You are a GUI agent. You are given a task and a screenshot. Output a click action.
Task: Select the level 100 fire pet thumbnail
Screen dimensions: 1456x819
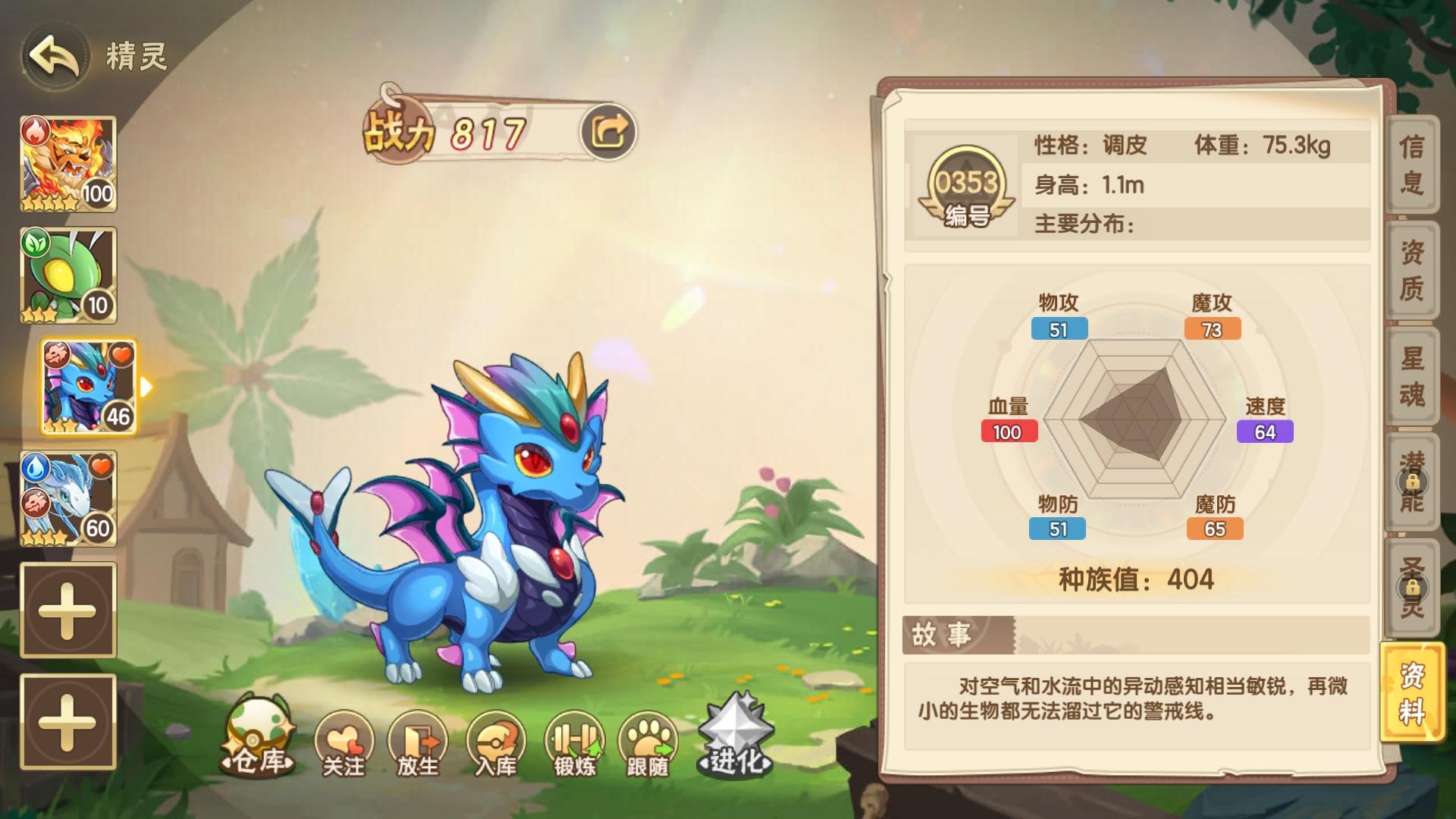(x=67, y=163)
